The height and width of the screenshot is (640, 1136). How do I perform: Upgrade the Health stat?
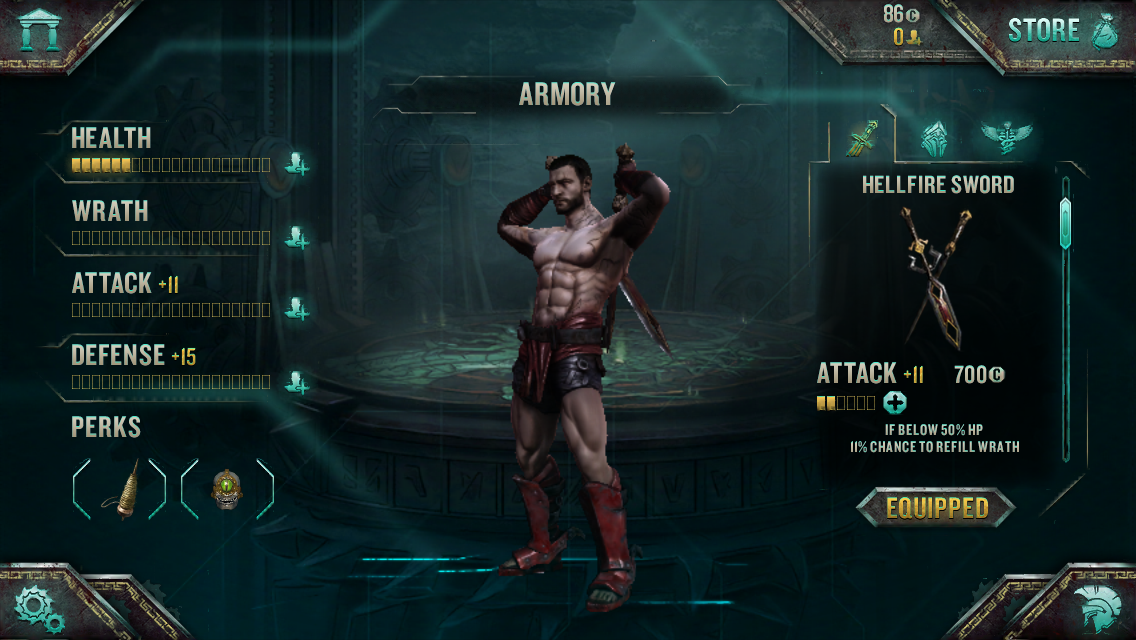pyautogui.click(x=296, y=164)
